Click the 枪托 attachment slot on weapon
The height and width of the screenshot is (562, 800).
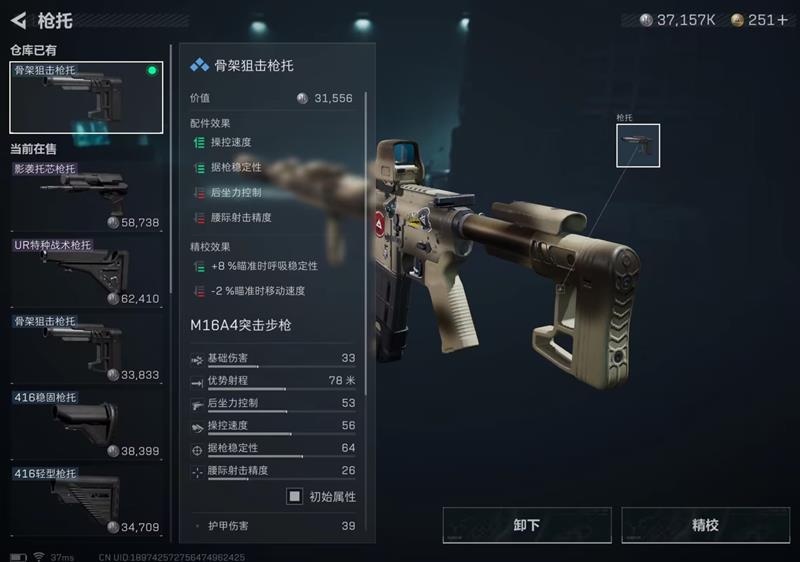(x=638, y=146)
